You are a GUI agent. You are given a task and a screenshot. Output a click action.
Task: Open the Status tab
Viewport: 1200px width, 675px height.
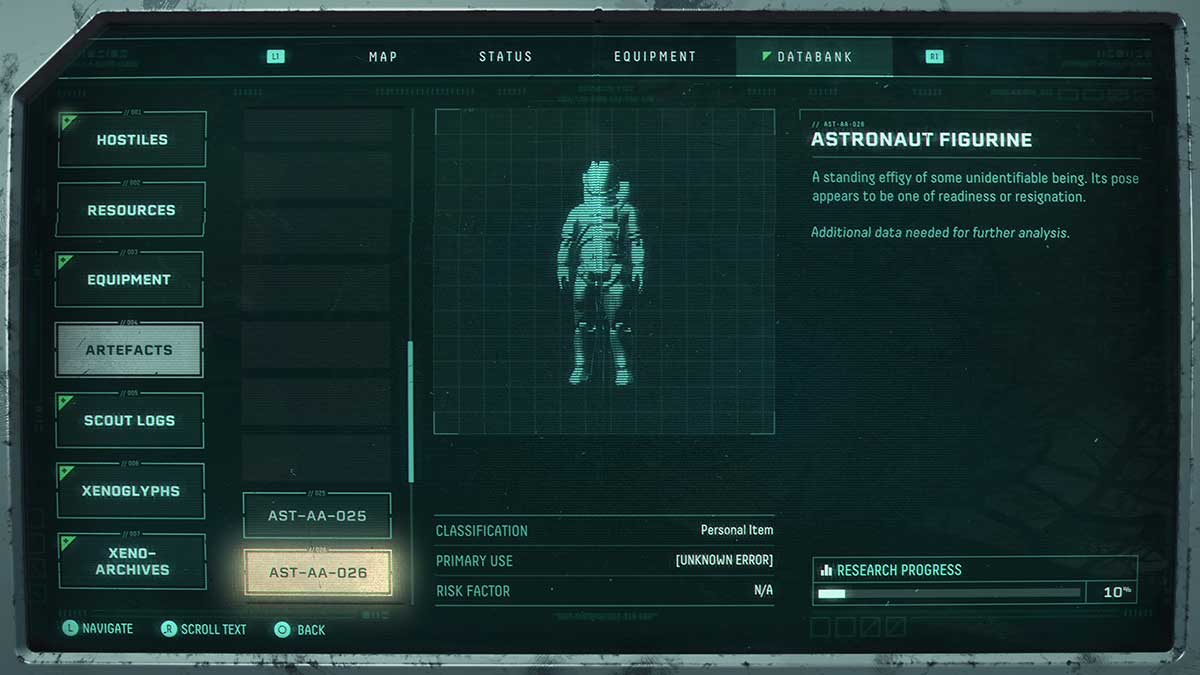tap(505, 57)
